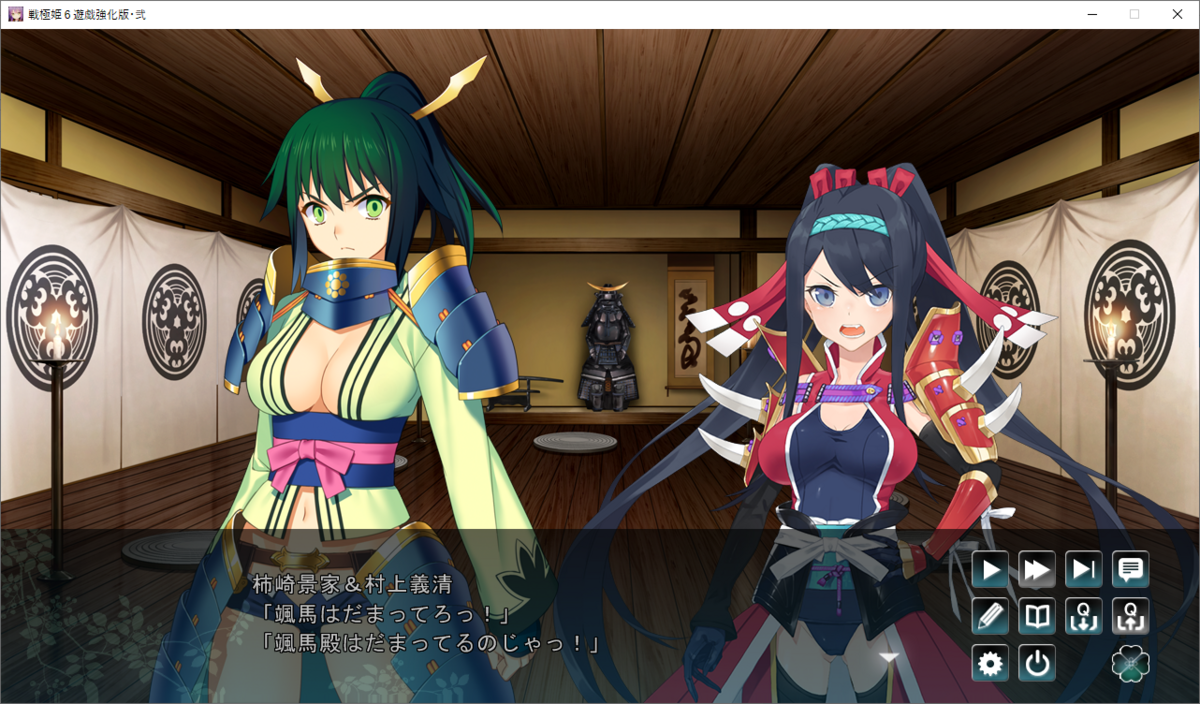1200x704 pixels.
Task: Minimize the game window
Action: point(1090,14)
